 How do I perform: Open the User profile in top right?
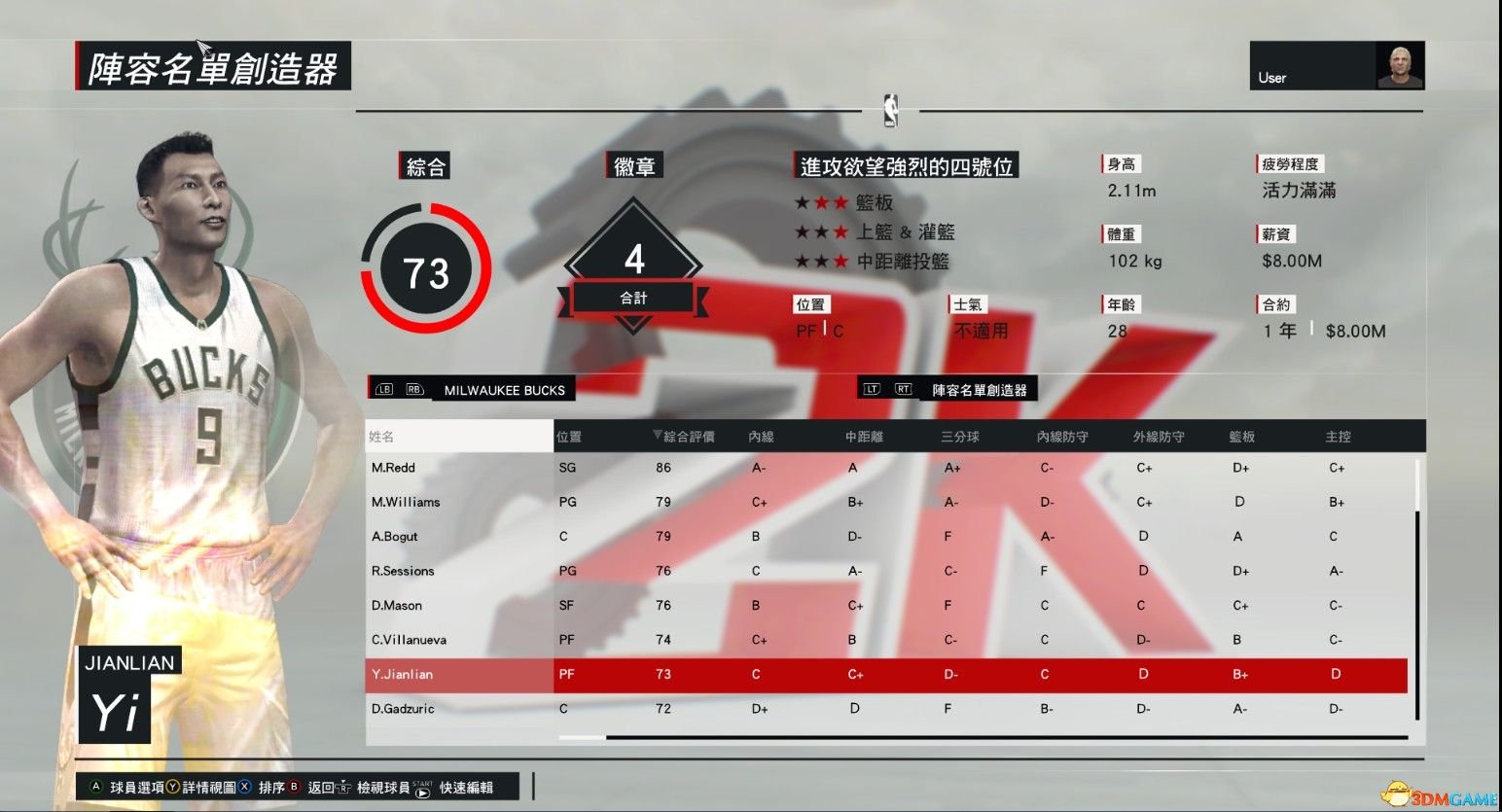[1337, 64]
